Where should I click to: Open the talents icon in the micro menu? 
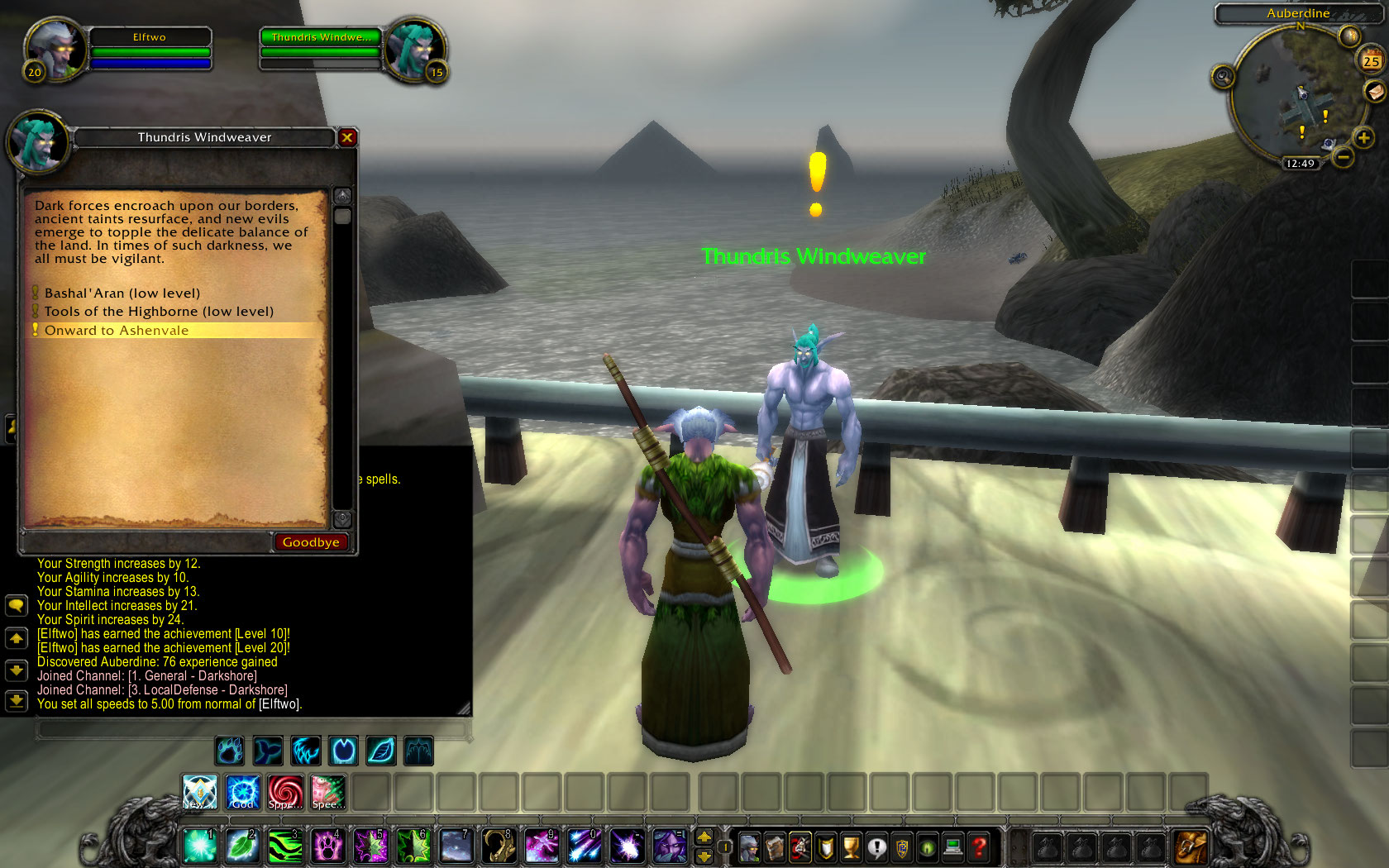[x=800, y=847]
